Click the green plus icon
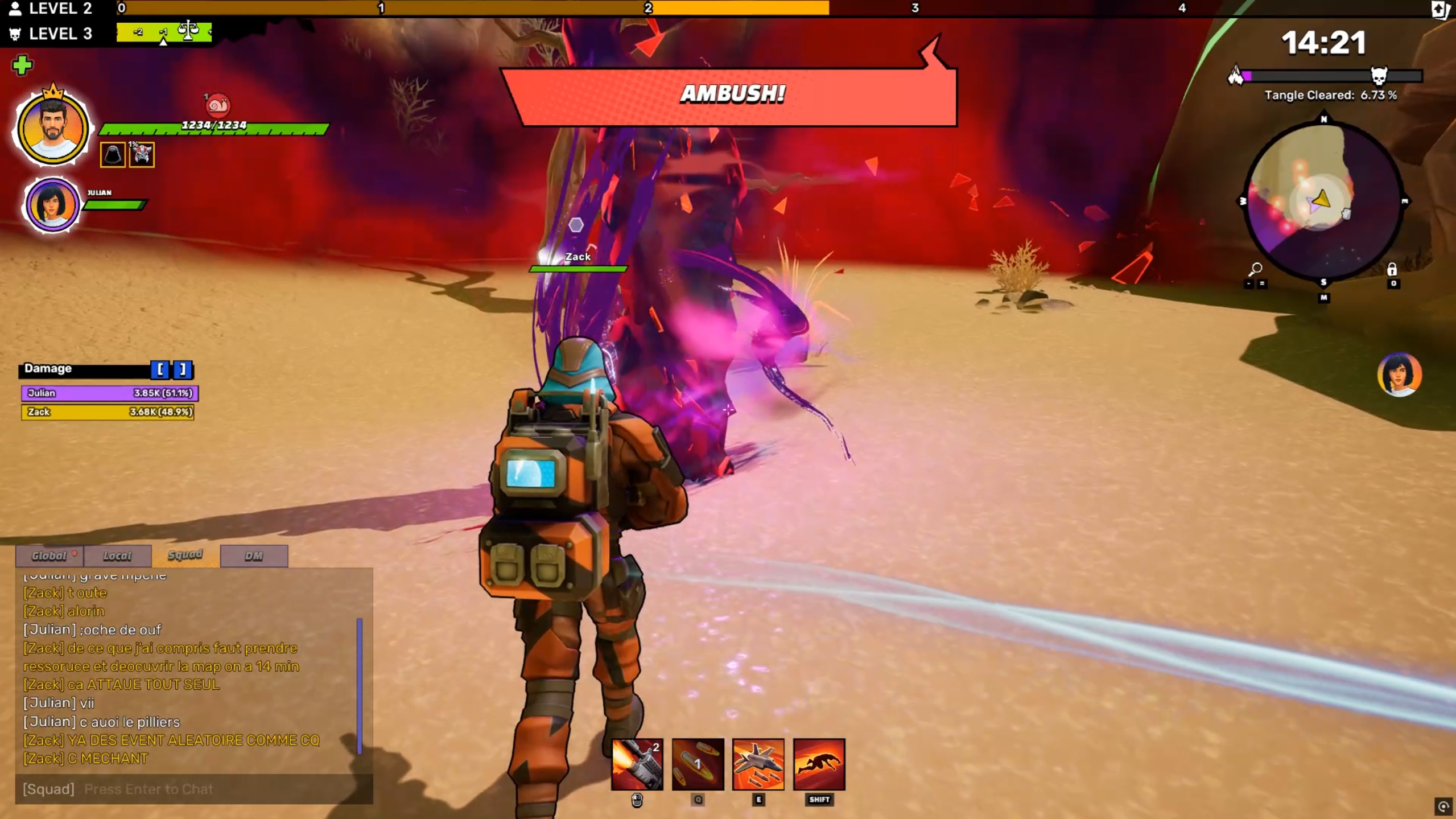 (22, 65)
